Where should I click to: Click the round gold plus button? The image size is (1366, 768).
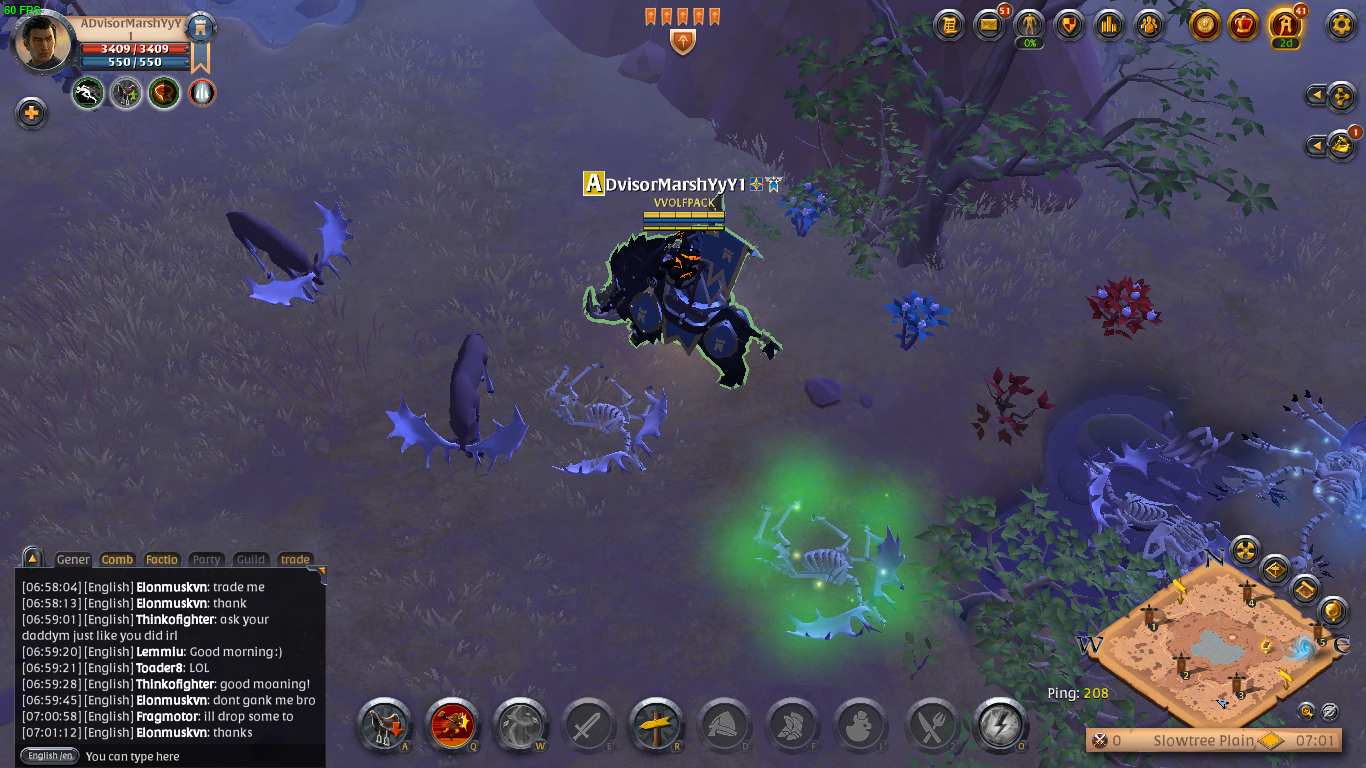tap(32, 113)
